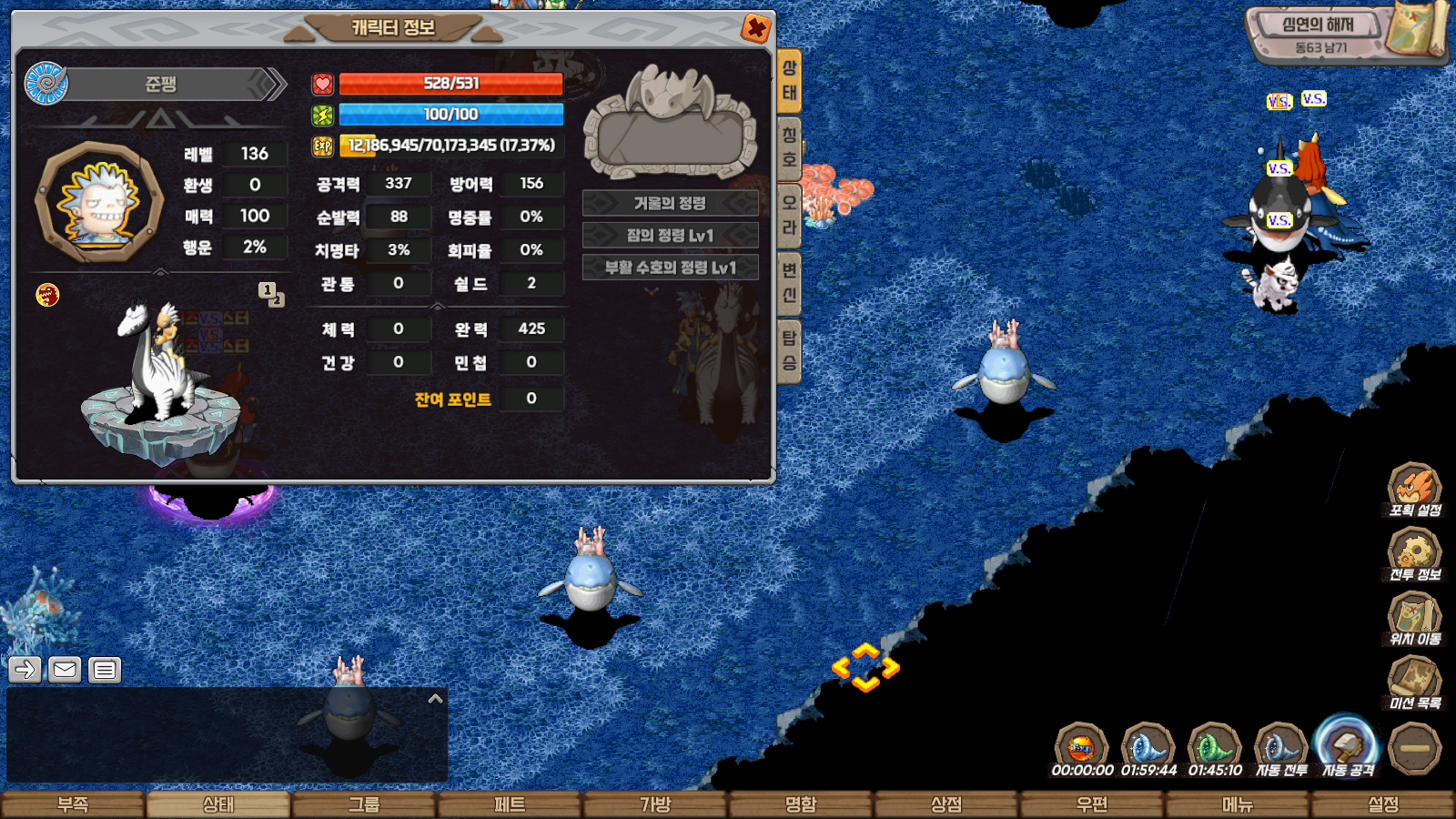Close the character info window
This screenshot has height=819, width=1456.
pyautogui.click(x=755, y=28)
